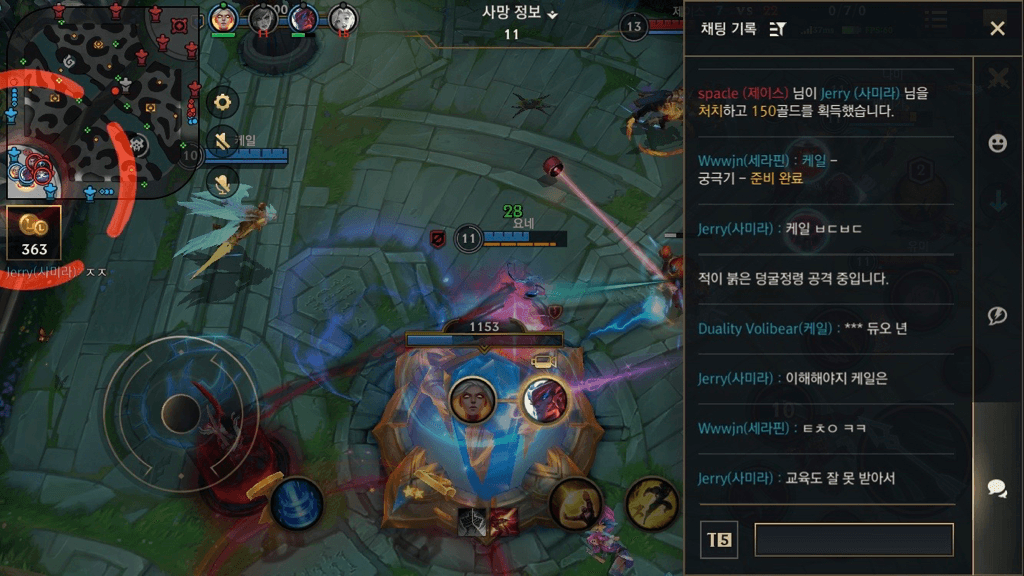The image size is (1024, 576).
Task: Open the emote smiley face tab
Action: 997,144
